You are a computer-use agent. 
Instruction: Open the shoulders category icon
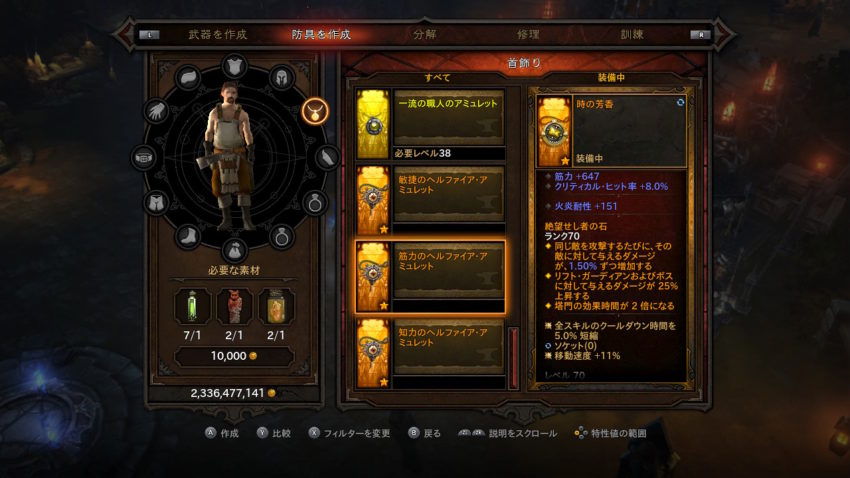(188, 78)
